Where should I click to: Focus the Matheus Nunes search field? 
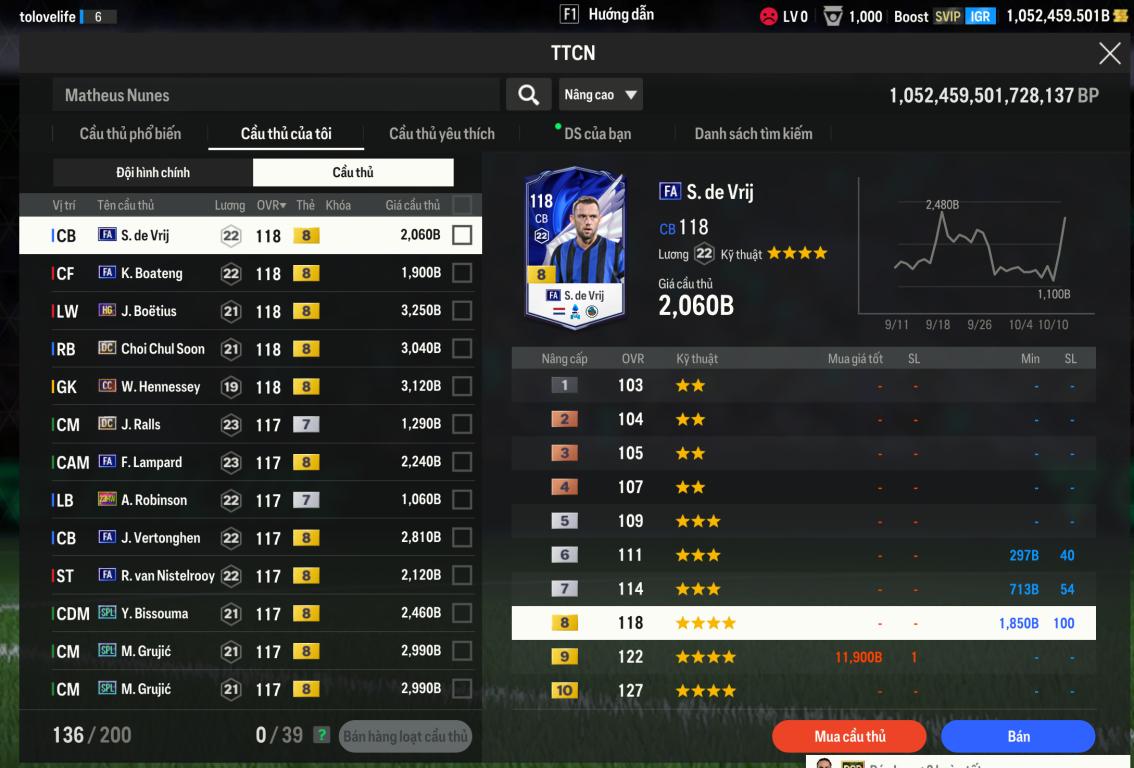click(x=275, y=95)
